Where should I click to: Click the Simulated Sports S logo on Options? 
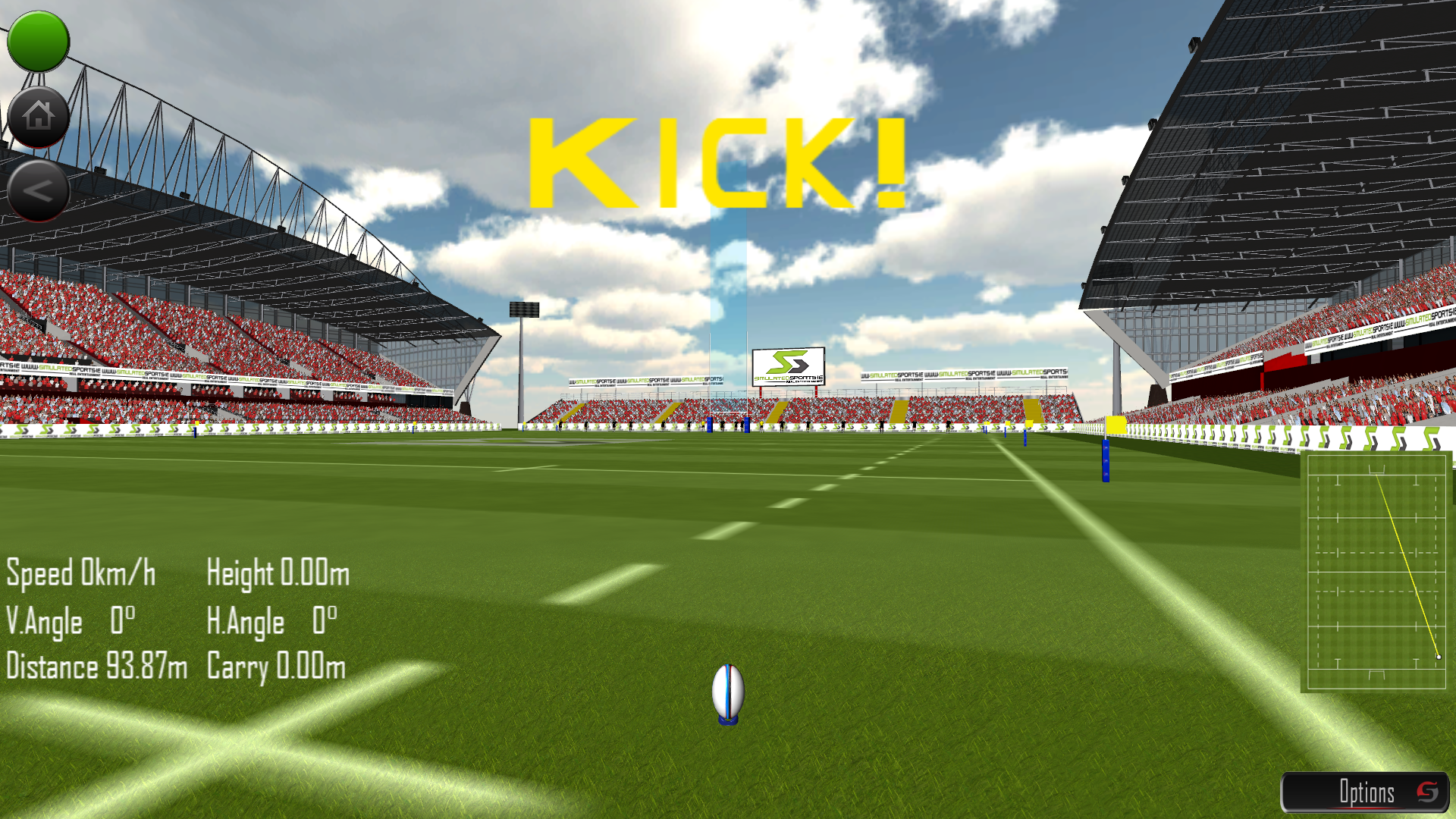pyautogui.click(x=1429, y=793)
